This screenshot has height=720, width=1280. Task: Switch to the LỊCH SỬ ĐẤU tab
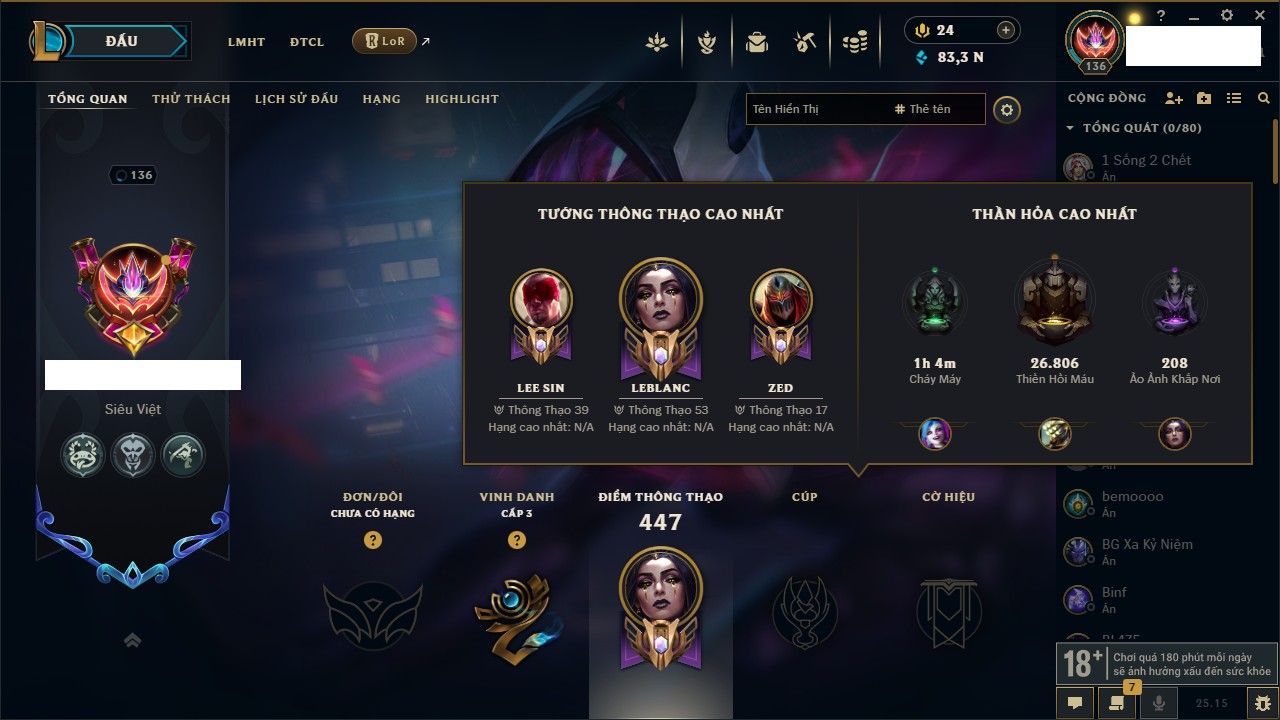click(x=296, y=99)
